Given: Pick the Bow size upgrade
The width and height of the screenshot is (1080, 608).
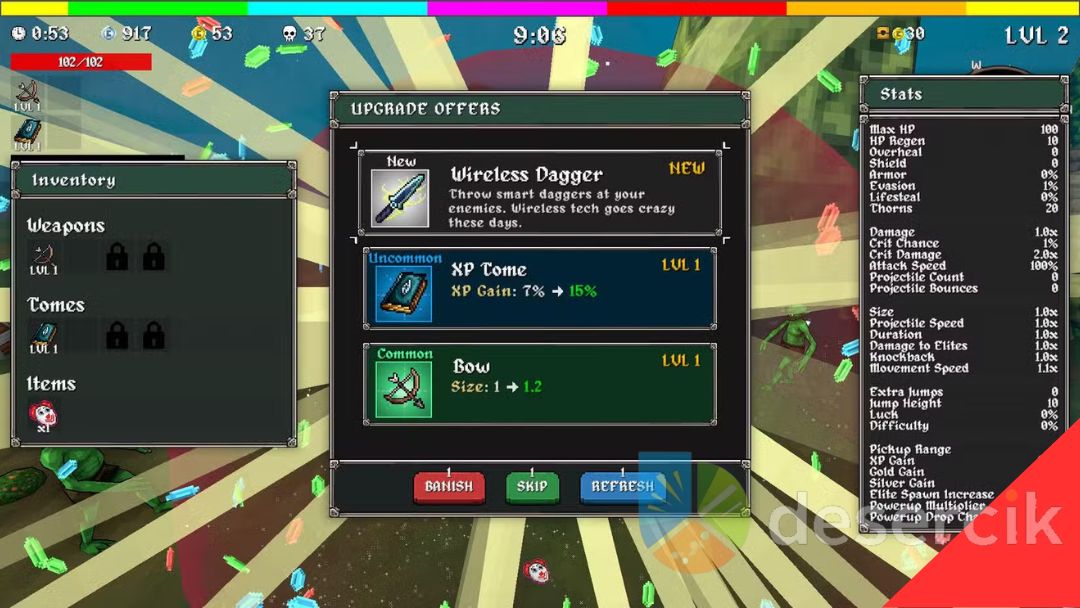Looking at the screenshot, I should tap(539, 385).
